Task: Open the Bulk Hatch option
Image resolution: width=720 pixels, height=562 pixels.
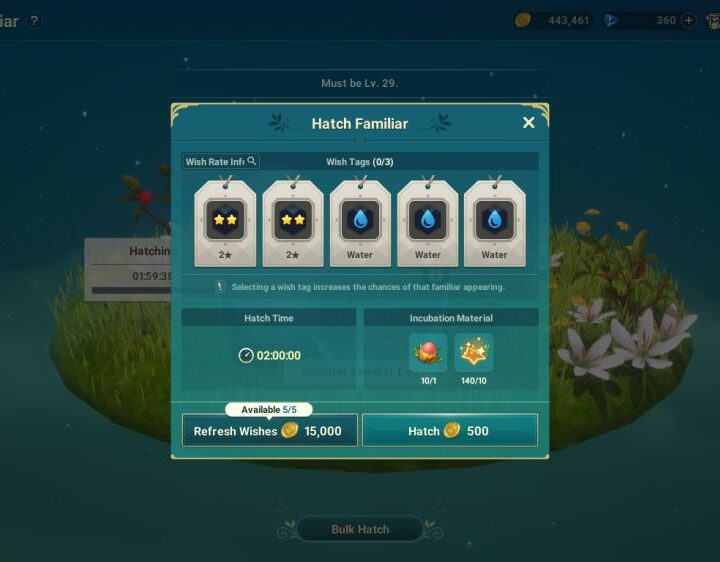Action: click(x=360, y=529)
